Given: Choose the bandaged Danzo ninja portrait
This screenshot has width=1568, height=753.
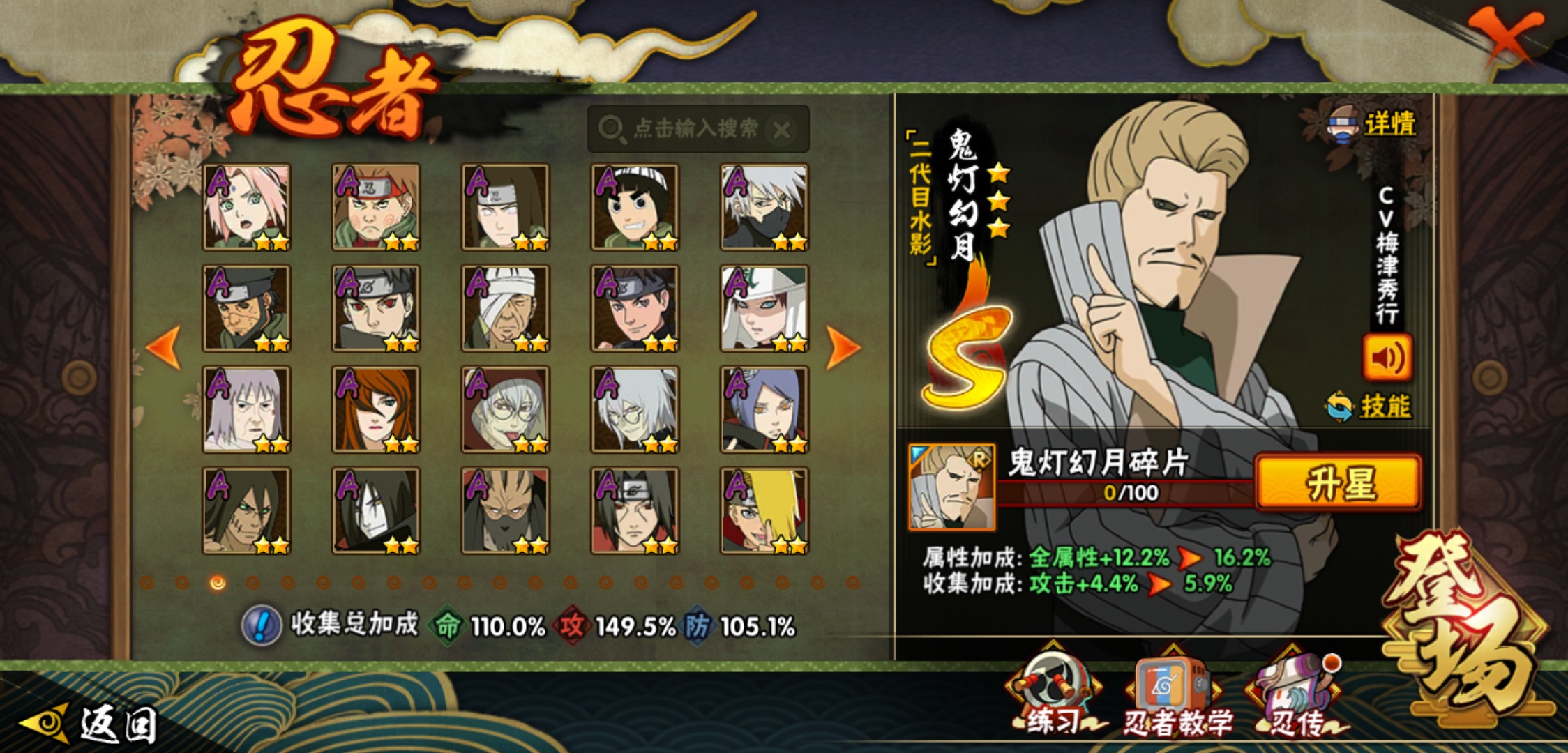Looking at the screenshot, I should 505,308.
